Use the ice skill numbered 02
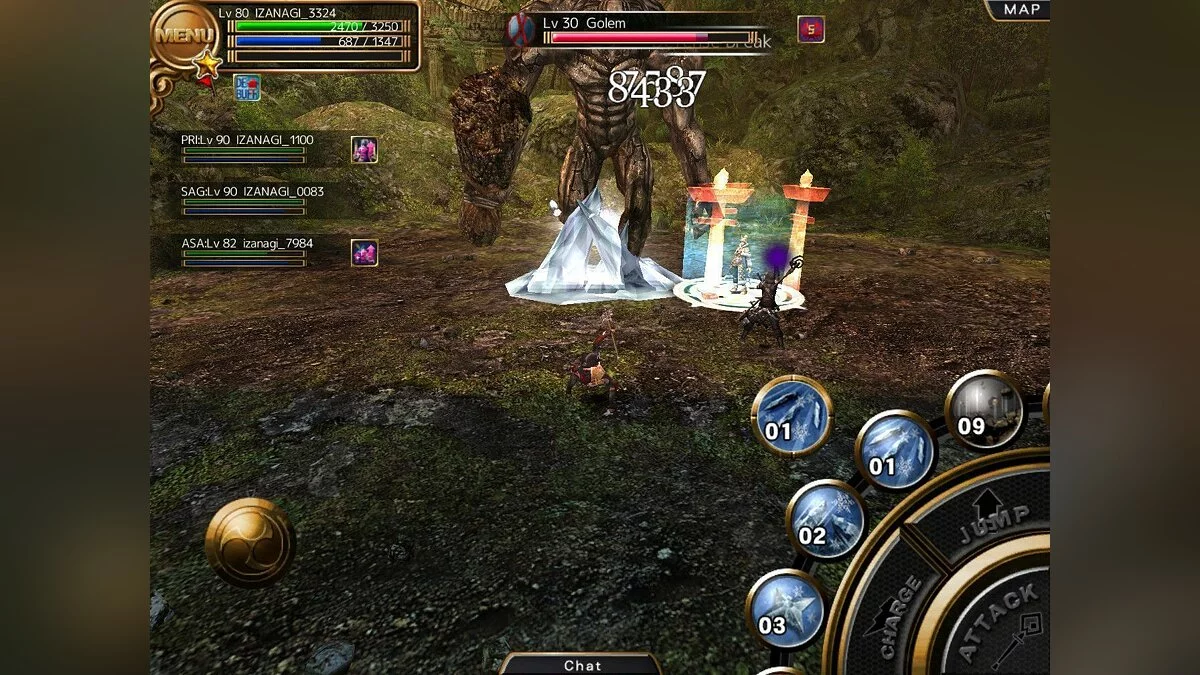This screenshot has width=1200, height=675. click(x=825, y=520)
